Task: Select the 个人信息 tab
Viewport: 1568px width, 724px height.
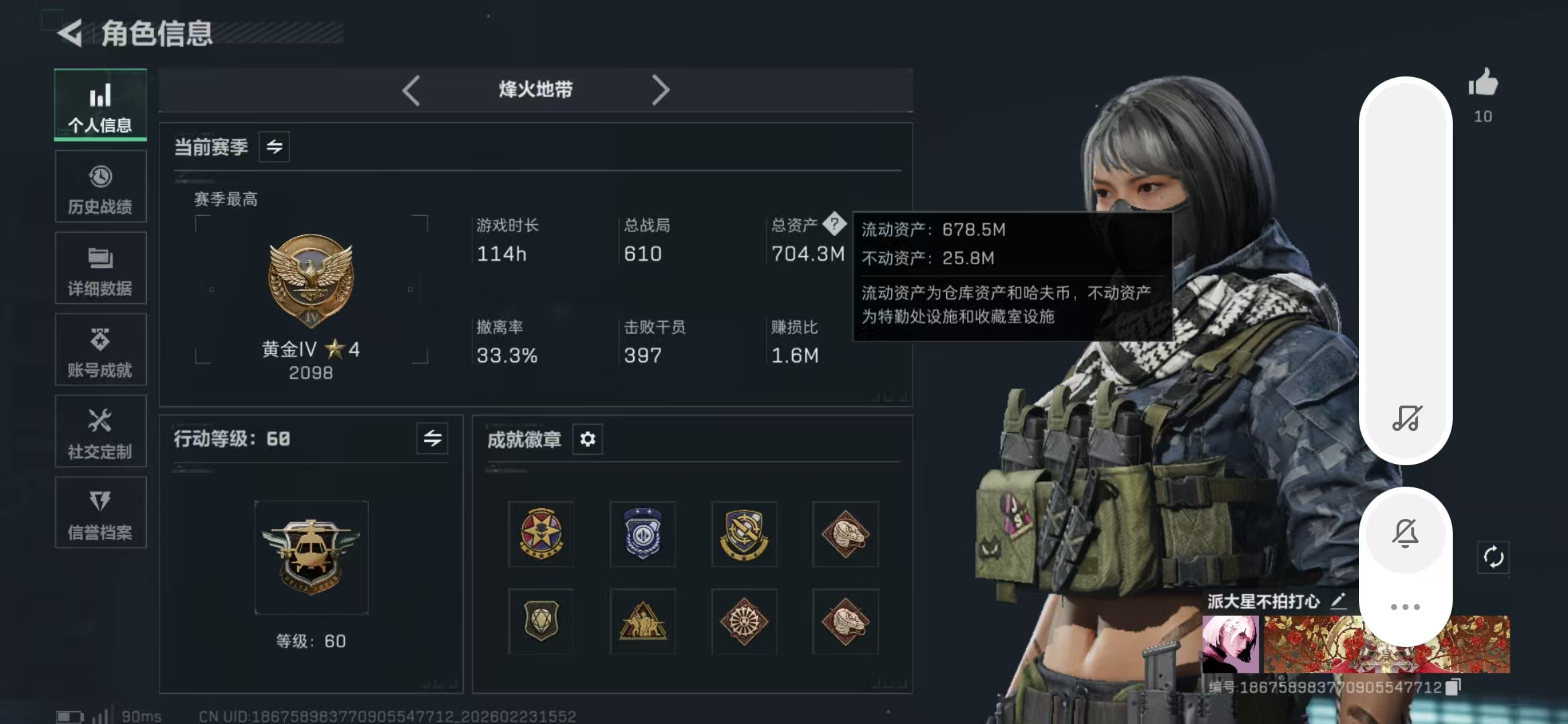Action: (x=100, y=105)
